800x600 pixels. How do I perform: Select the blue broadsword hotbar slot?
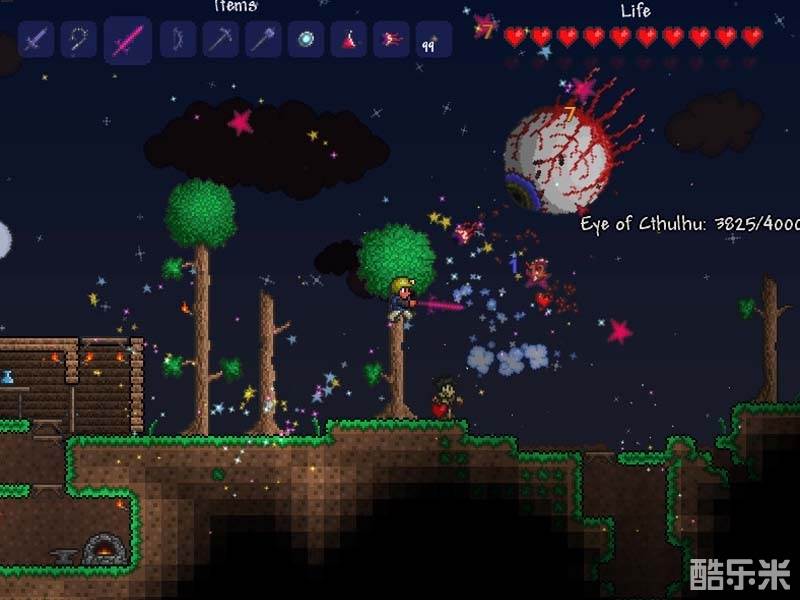coord(36,40)
